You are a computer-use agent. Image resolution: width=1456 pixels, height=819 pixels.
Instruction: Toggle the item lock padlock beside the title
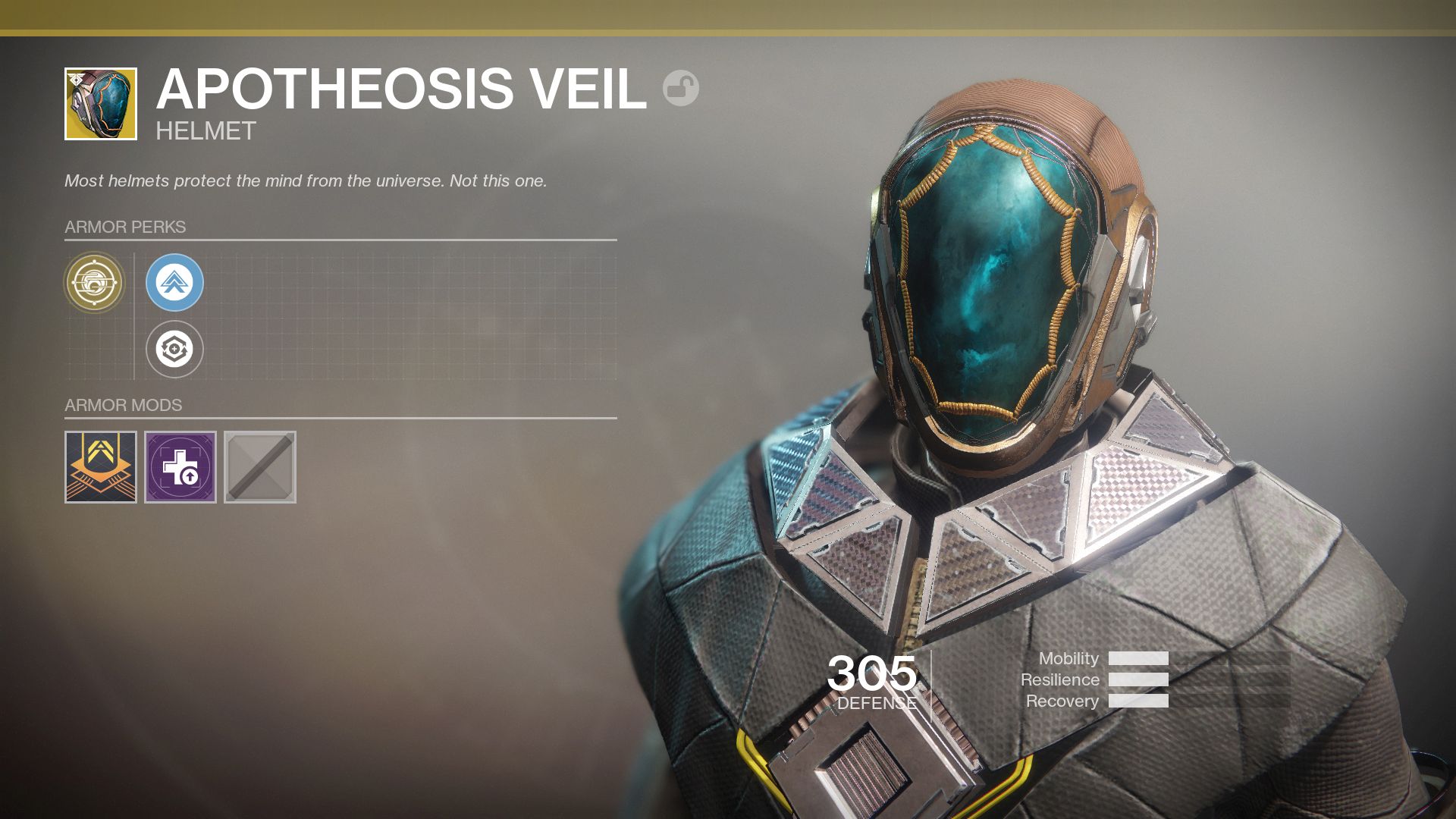click(x=682, y=89)
